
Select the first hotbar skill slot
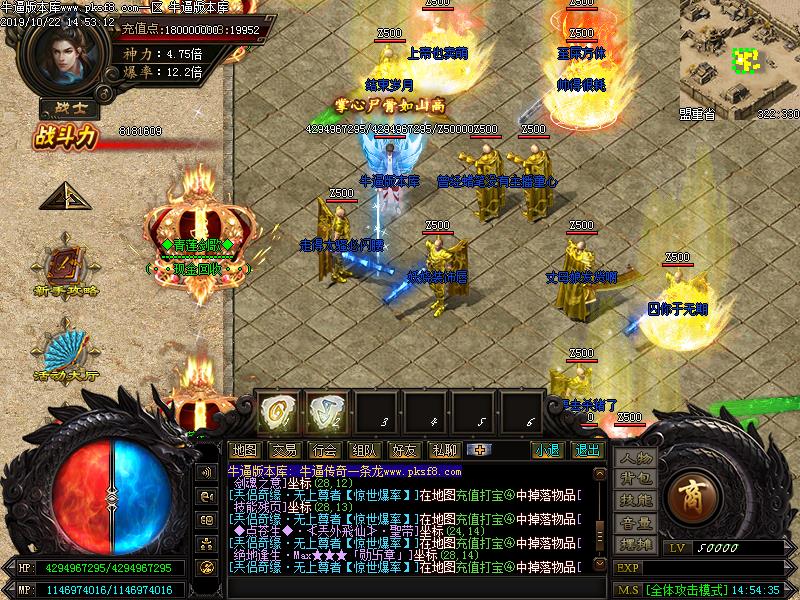click(x=278, y=411)
